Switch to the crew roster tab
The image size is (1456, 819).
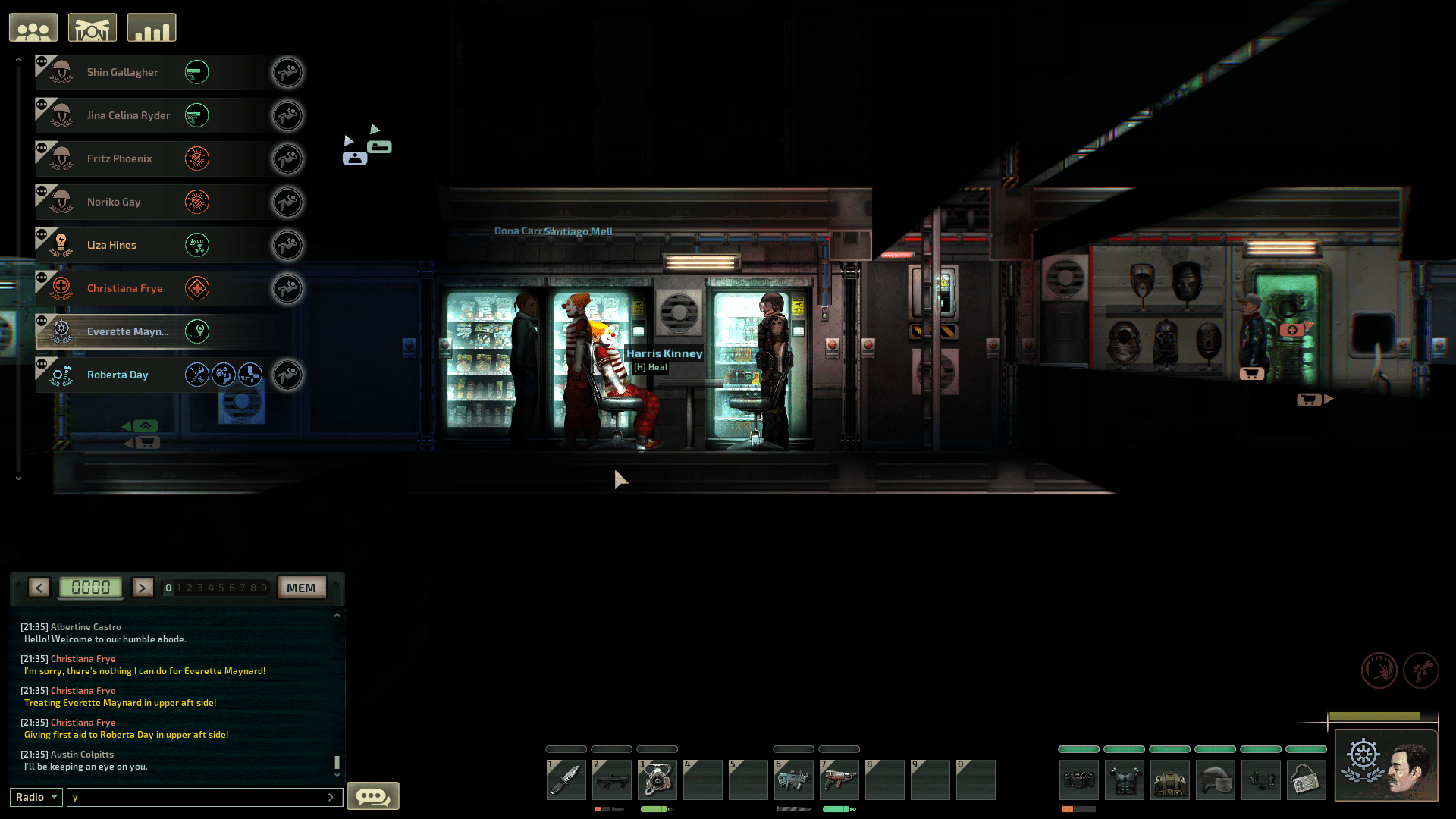(33, 27)
